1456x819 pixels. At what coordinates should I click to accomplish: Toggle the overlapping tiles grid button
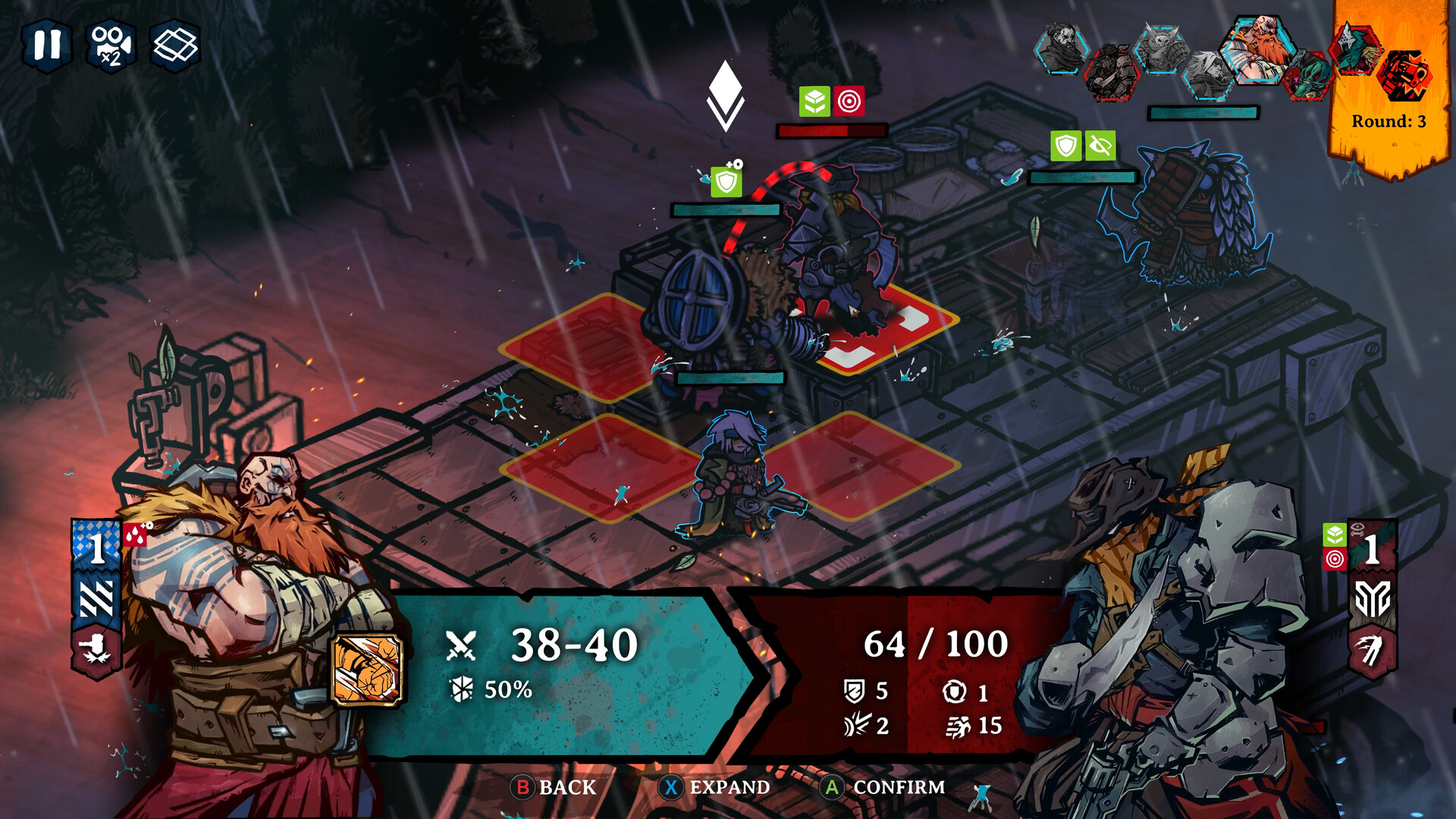click(x=175, y=45)
